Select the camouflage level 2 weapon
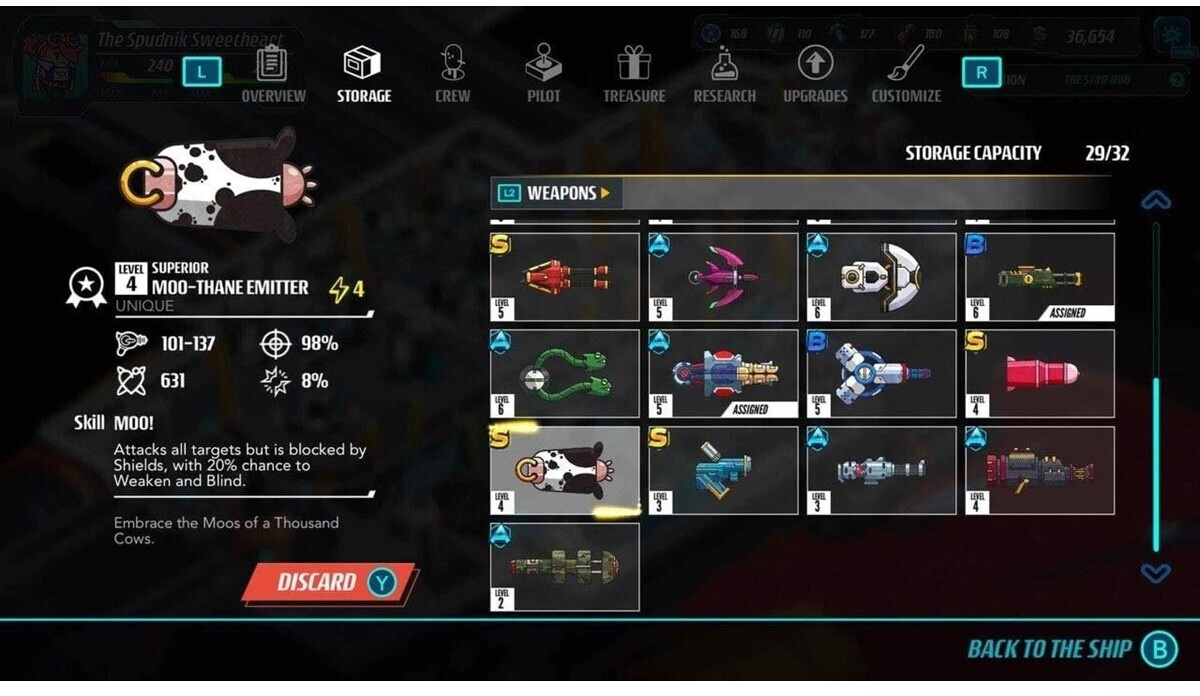This screenshot has height=696, width=1200. (564, 566)
